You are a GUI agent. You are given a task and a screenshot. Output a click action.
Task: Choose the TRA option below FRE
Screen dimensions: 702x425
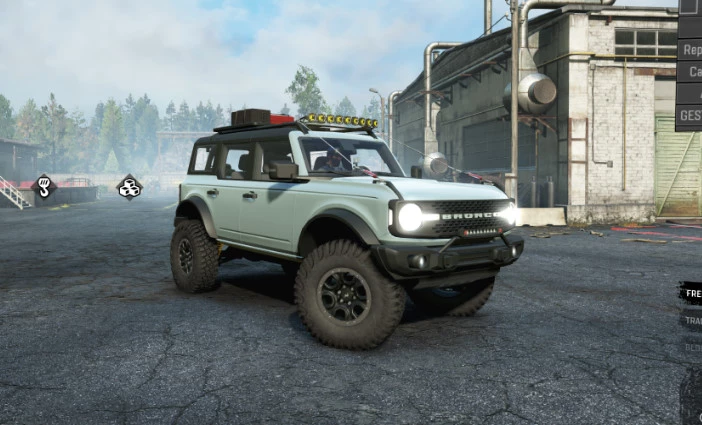pyautogui.click(x=692, y=321)
